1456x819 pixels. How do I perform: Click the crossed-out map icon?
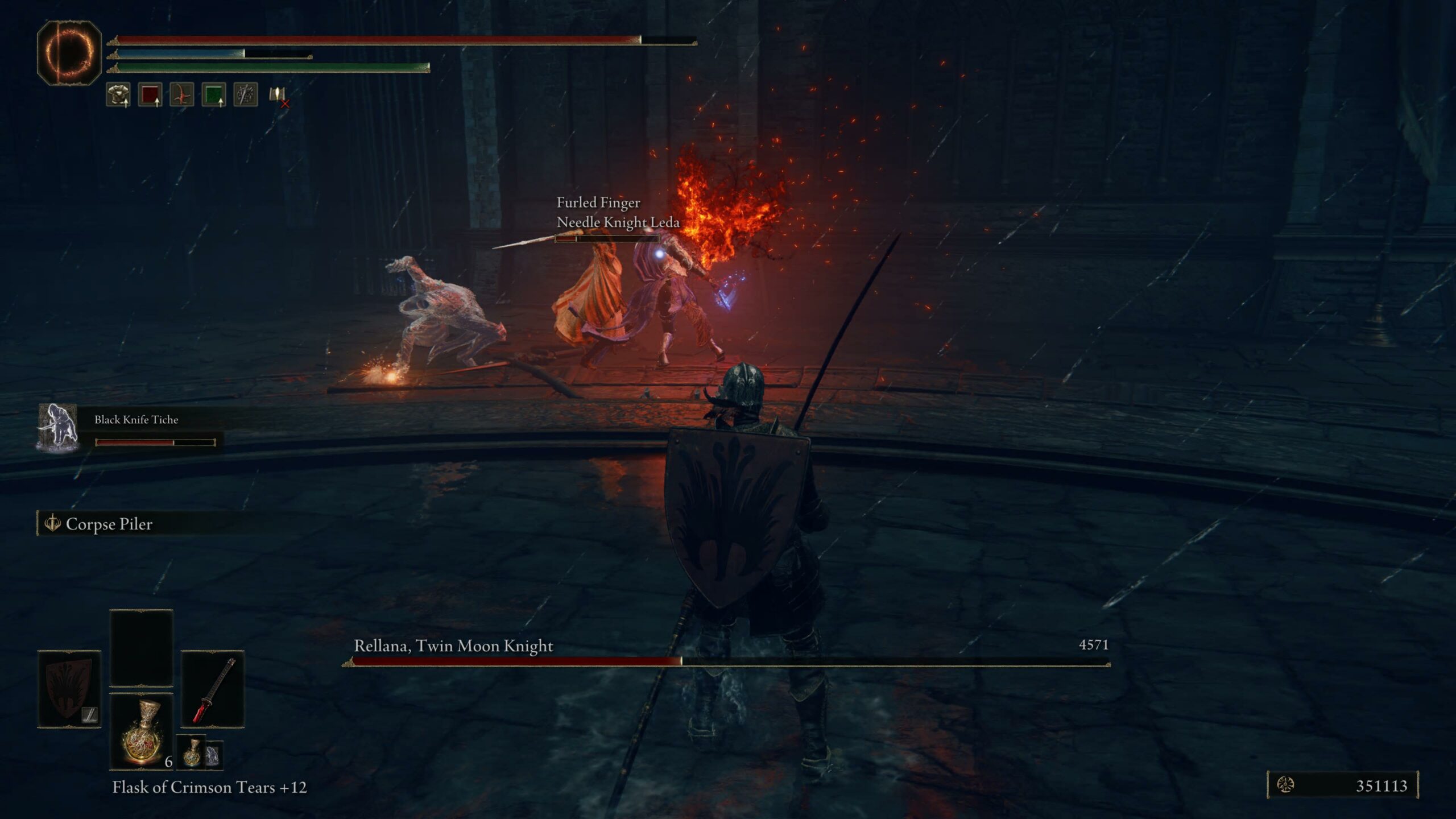coord(279,96)
